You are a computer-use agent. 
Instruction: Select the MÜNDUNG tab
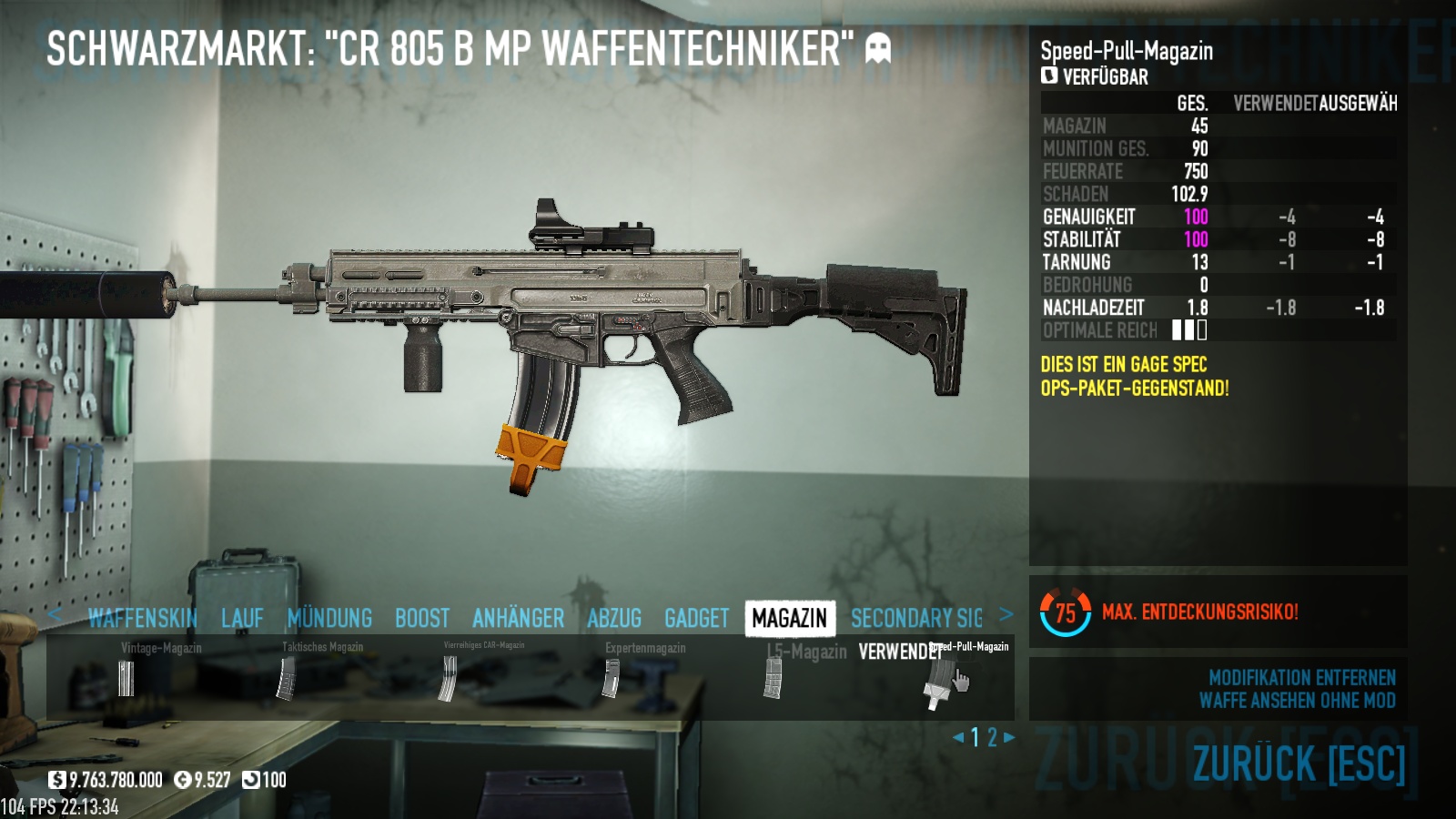pos(329,619)
